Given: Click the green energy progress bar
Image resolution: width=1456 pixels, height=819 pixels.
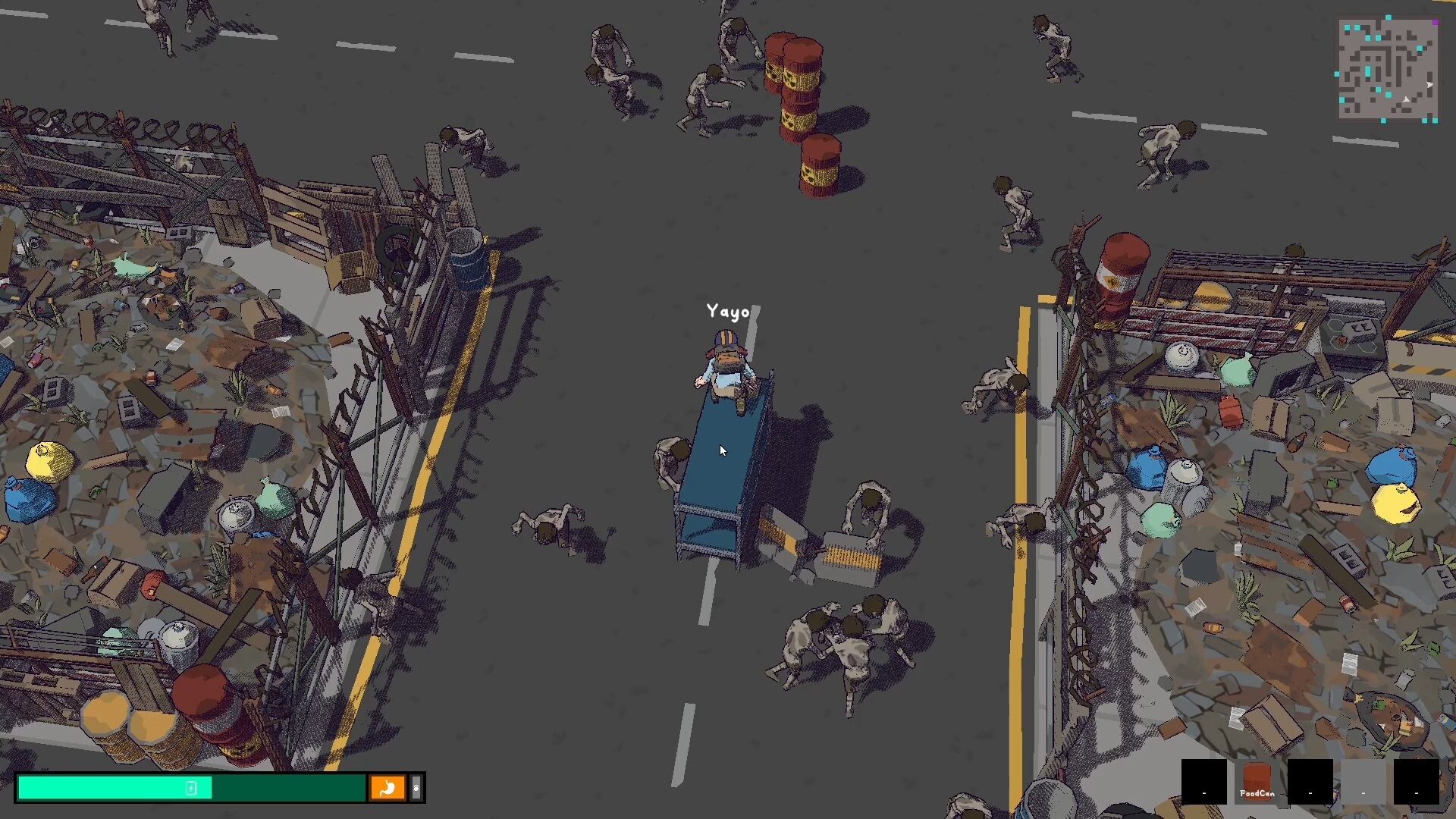Looking at the screenshot, I should [114, 787].
